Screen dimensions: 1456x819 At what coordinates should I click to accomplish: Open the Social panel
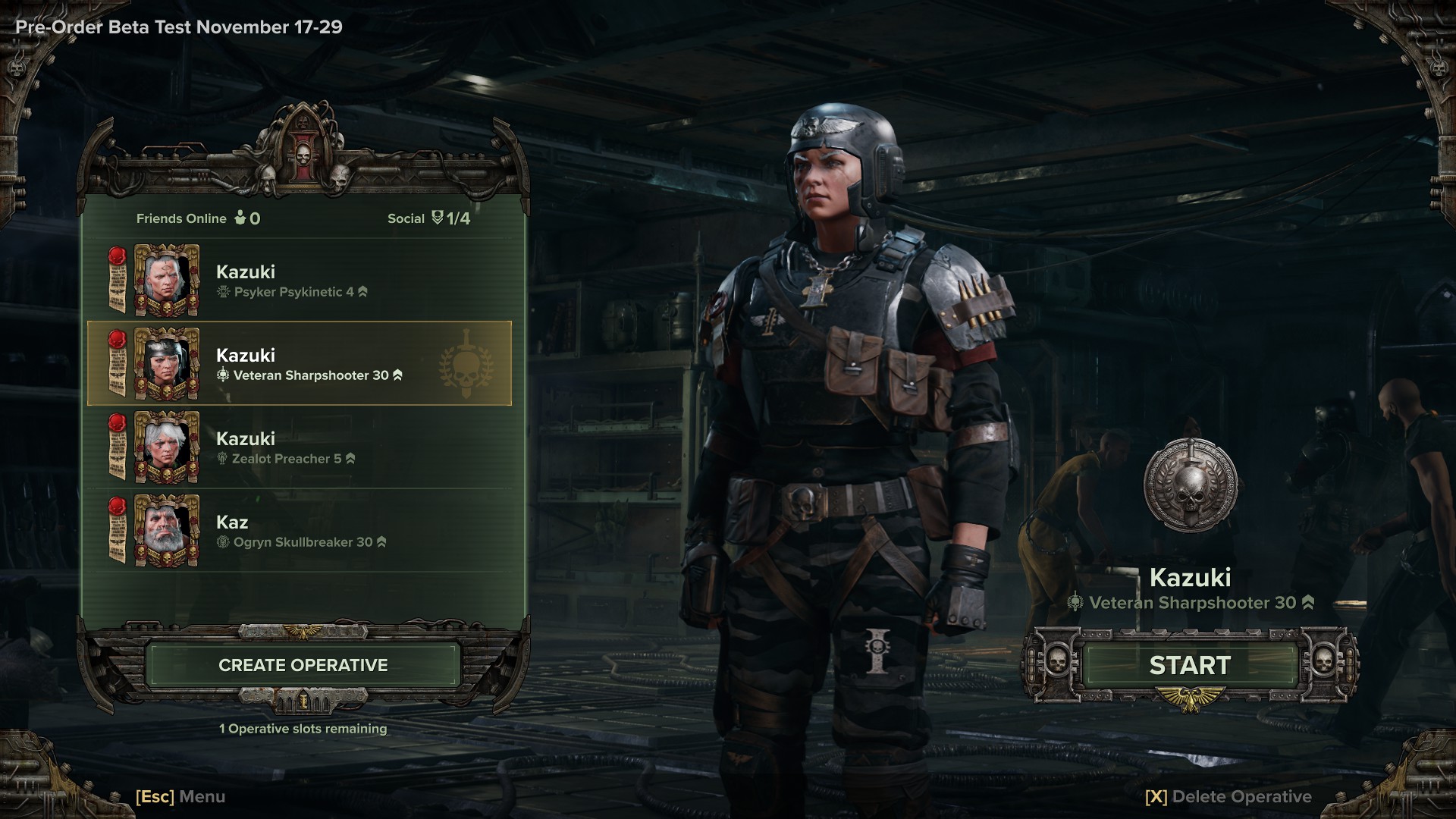pos(428,218)
